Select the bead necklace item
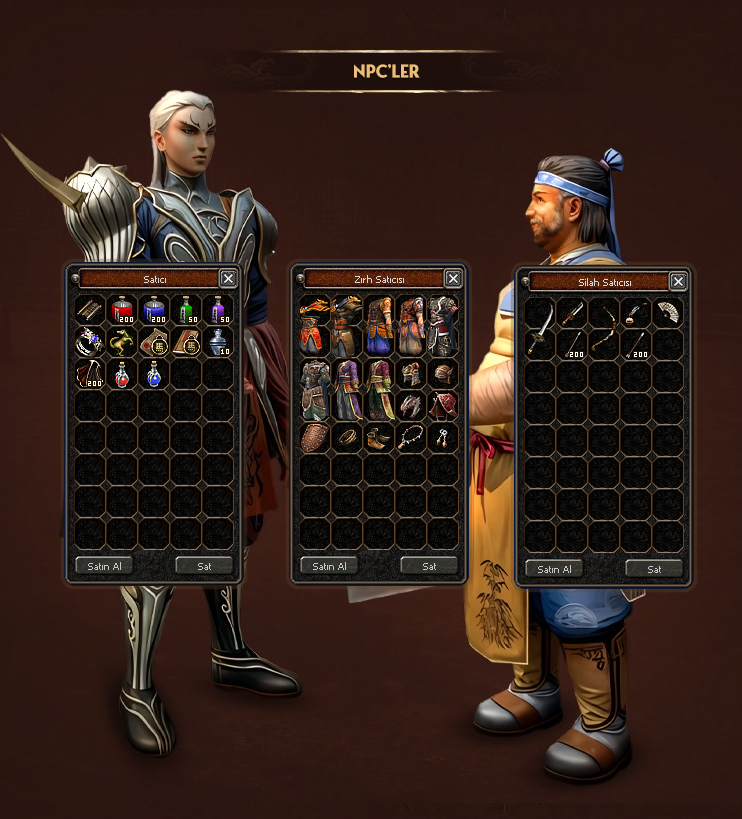This screenshot has height=819, width=742. (411, 438)
